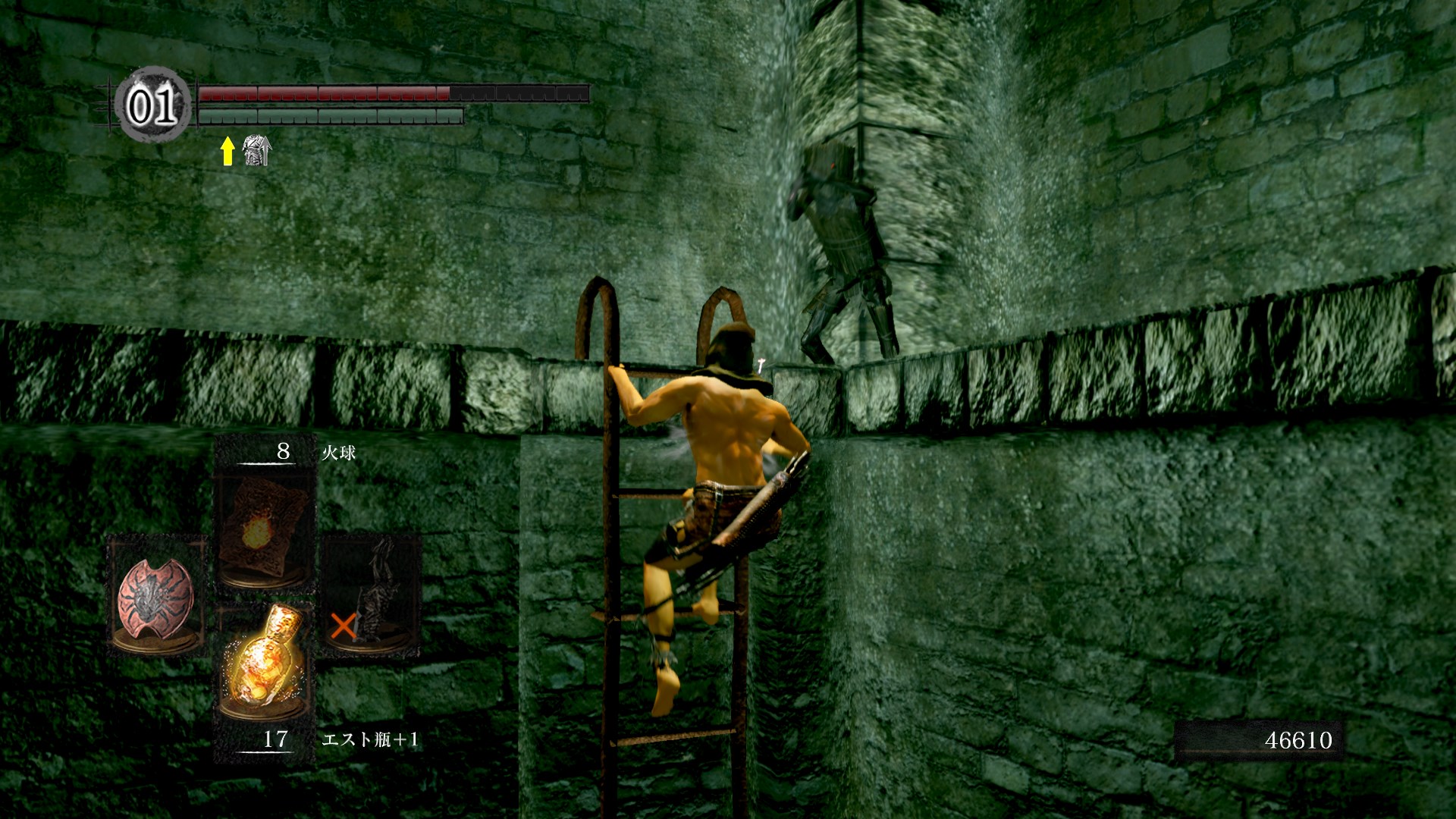Click the humanity counter showing 01
The height and width of the screenshot is (819, 1456).
[x=152, y=105]
